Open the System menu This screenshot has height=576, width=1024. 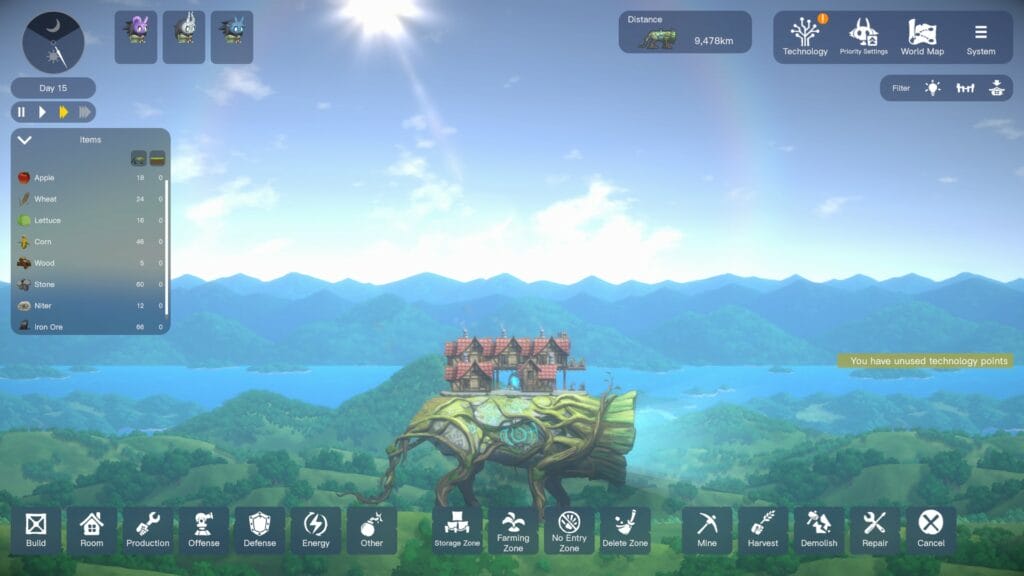point(980,37)
